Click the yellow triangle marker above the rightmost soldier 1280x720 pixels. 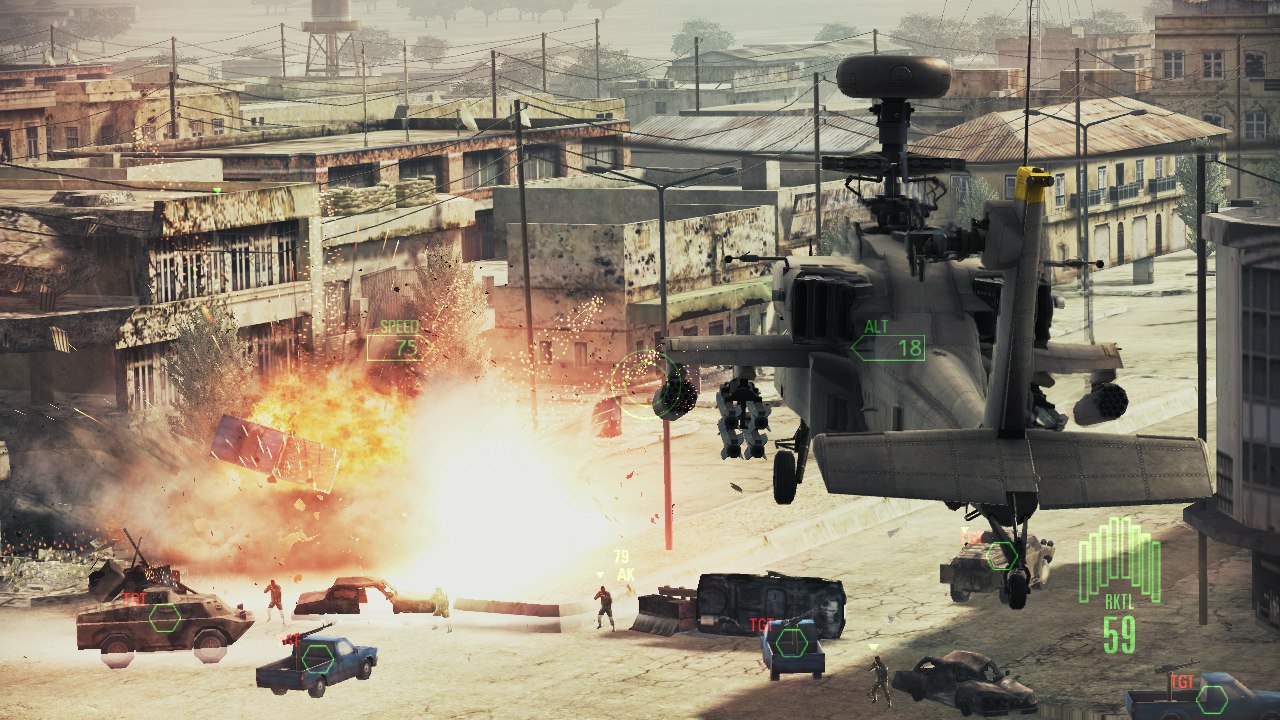tap(874, 648)
